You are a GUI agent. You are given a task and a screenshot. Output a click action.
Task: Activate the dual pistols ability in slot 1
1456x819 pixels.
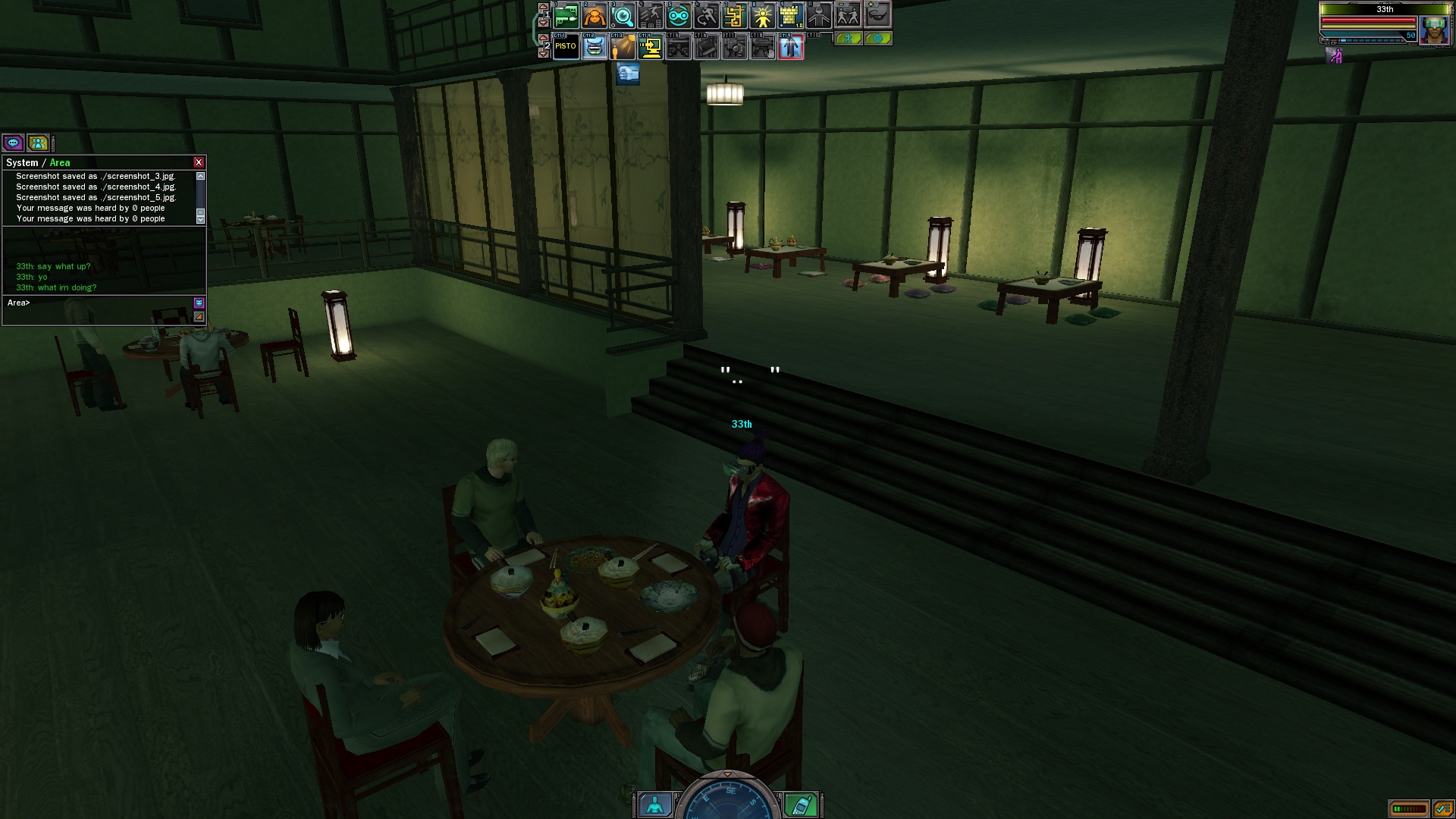pos(566,15)
